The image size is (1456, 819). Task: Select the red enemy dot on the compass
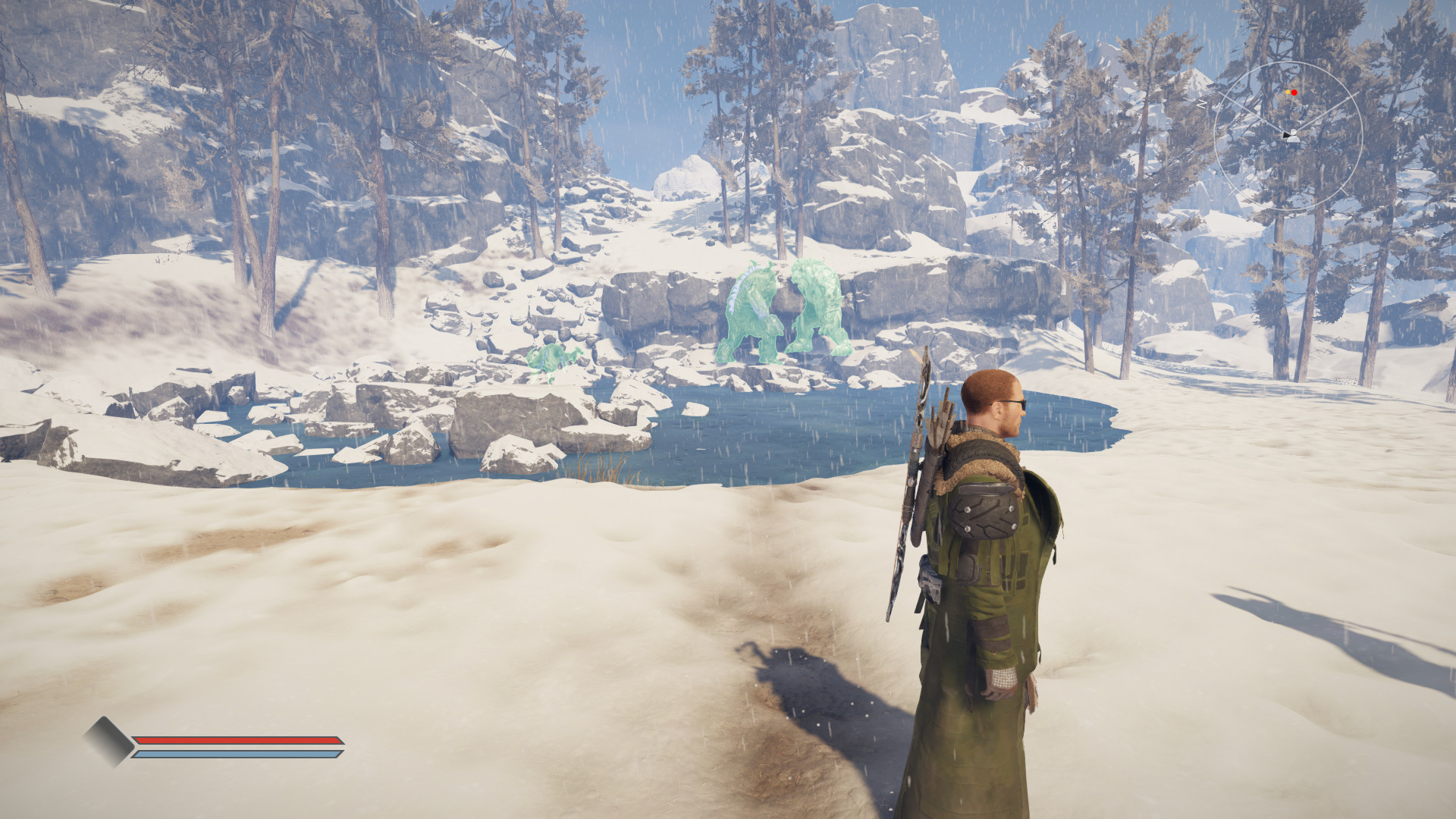click(1294, 93)
